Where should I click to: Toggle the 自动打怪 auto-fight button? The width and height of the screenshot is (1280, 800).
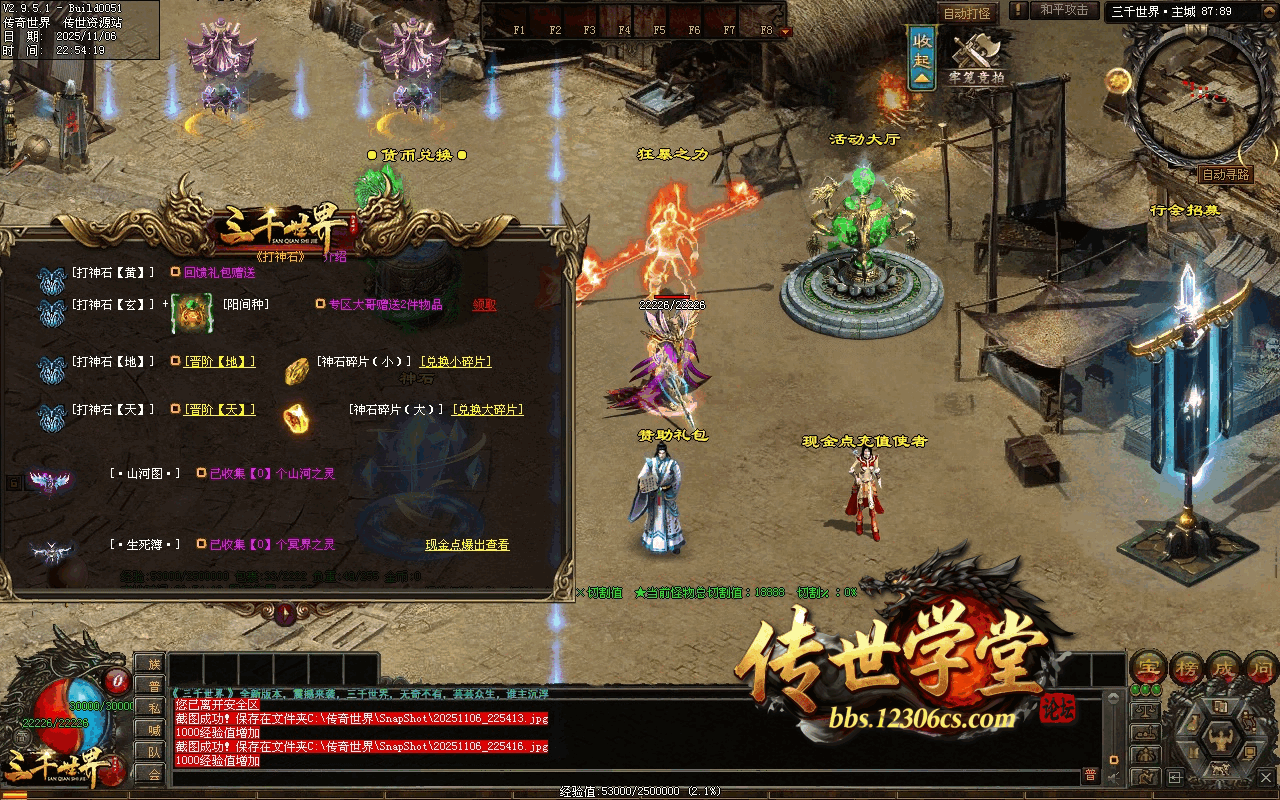coord(967,13)
